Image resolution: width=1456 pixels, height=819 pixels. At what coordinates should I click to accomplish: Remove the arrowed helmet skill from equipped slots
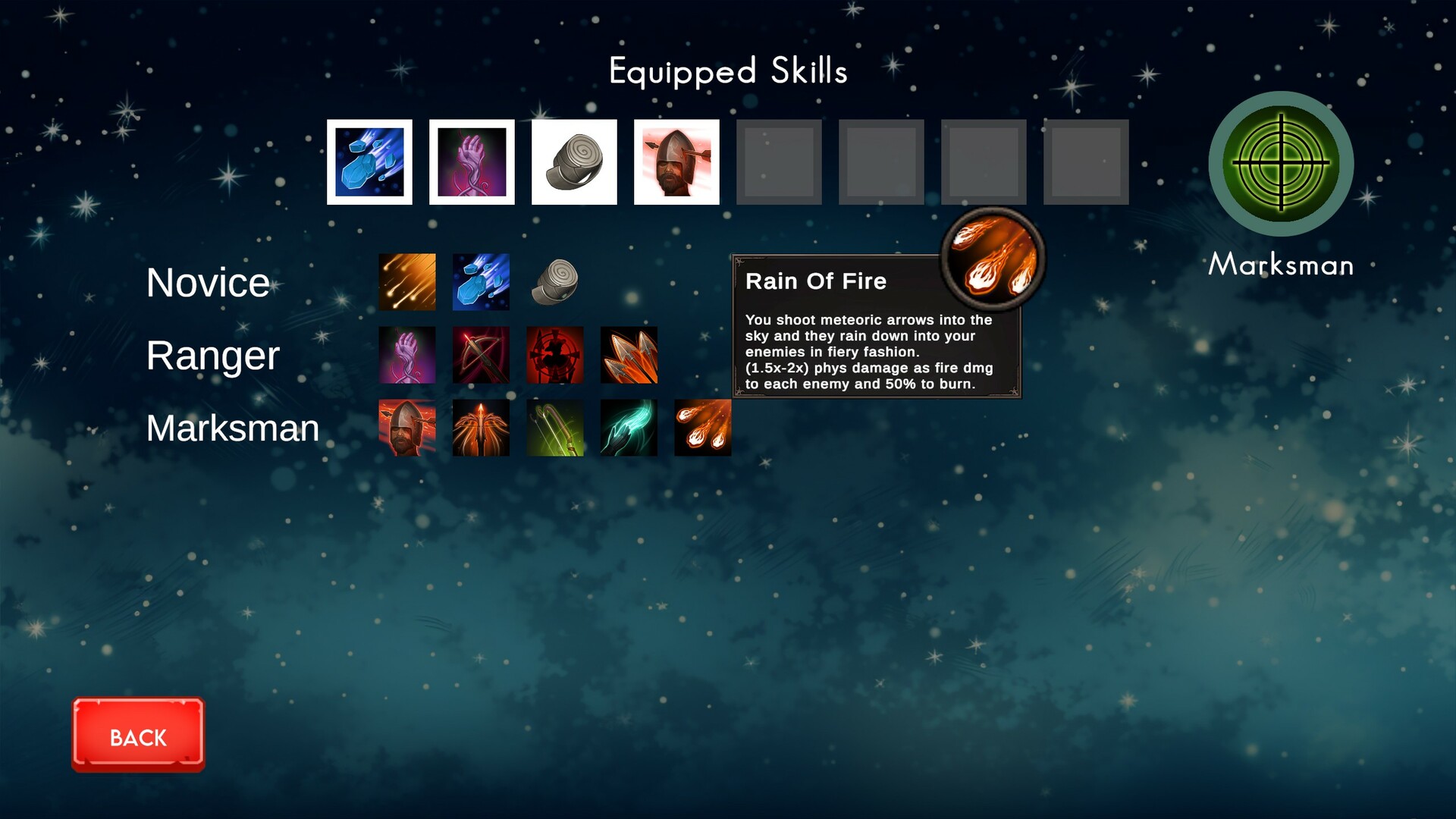[676, 162]
